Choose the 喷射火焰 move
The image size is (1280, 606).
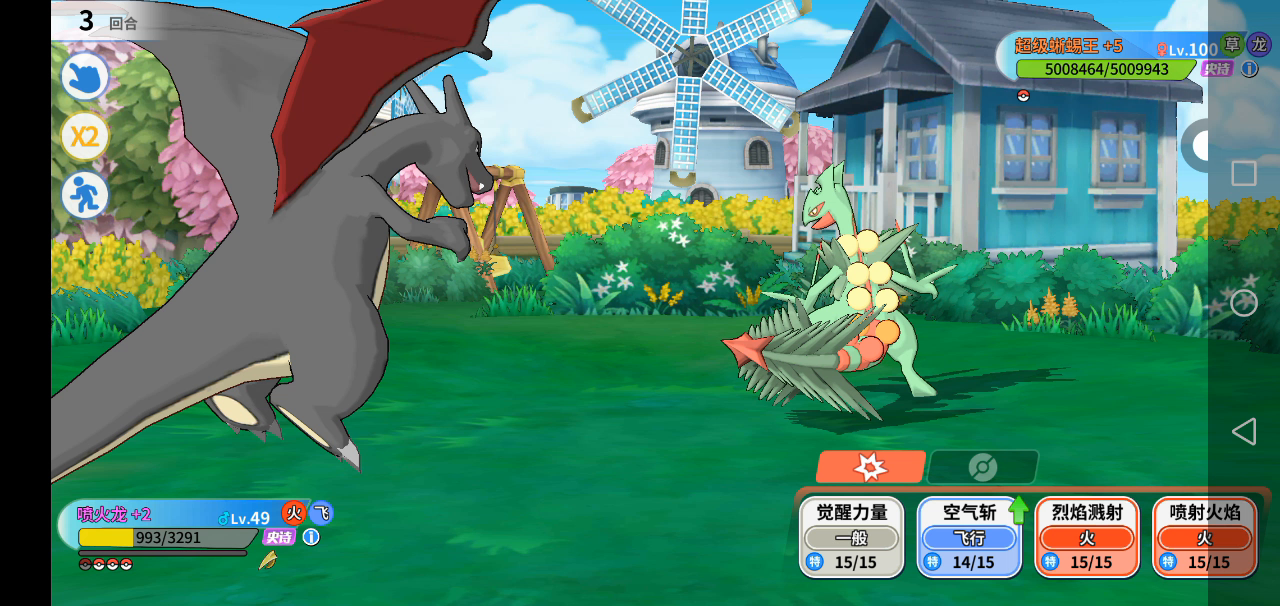tap(1205, 536)
